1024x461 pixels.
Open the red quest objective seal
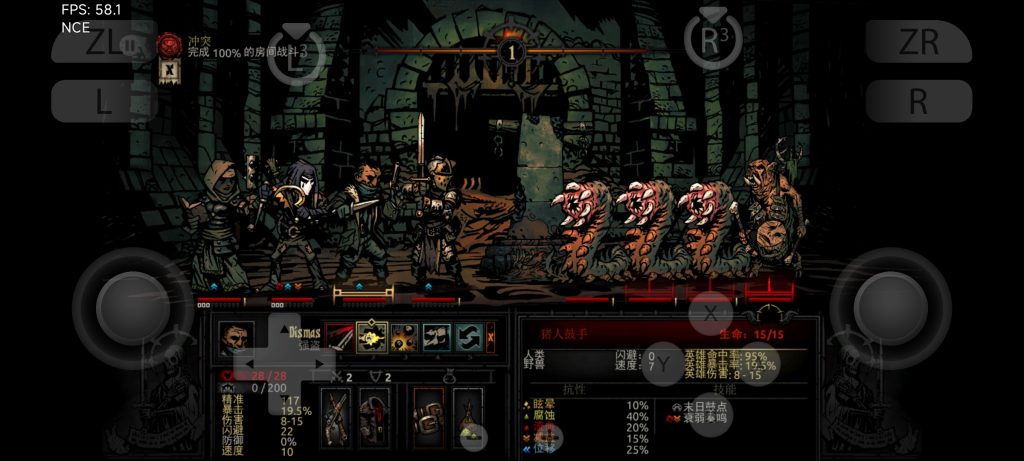pyautogui.click(x=169, y=45)
